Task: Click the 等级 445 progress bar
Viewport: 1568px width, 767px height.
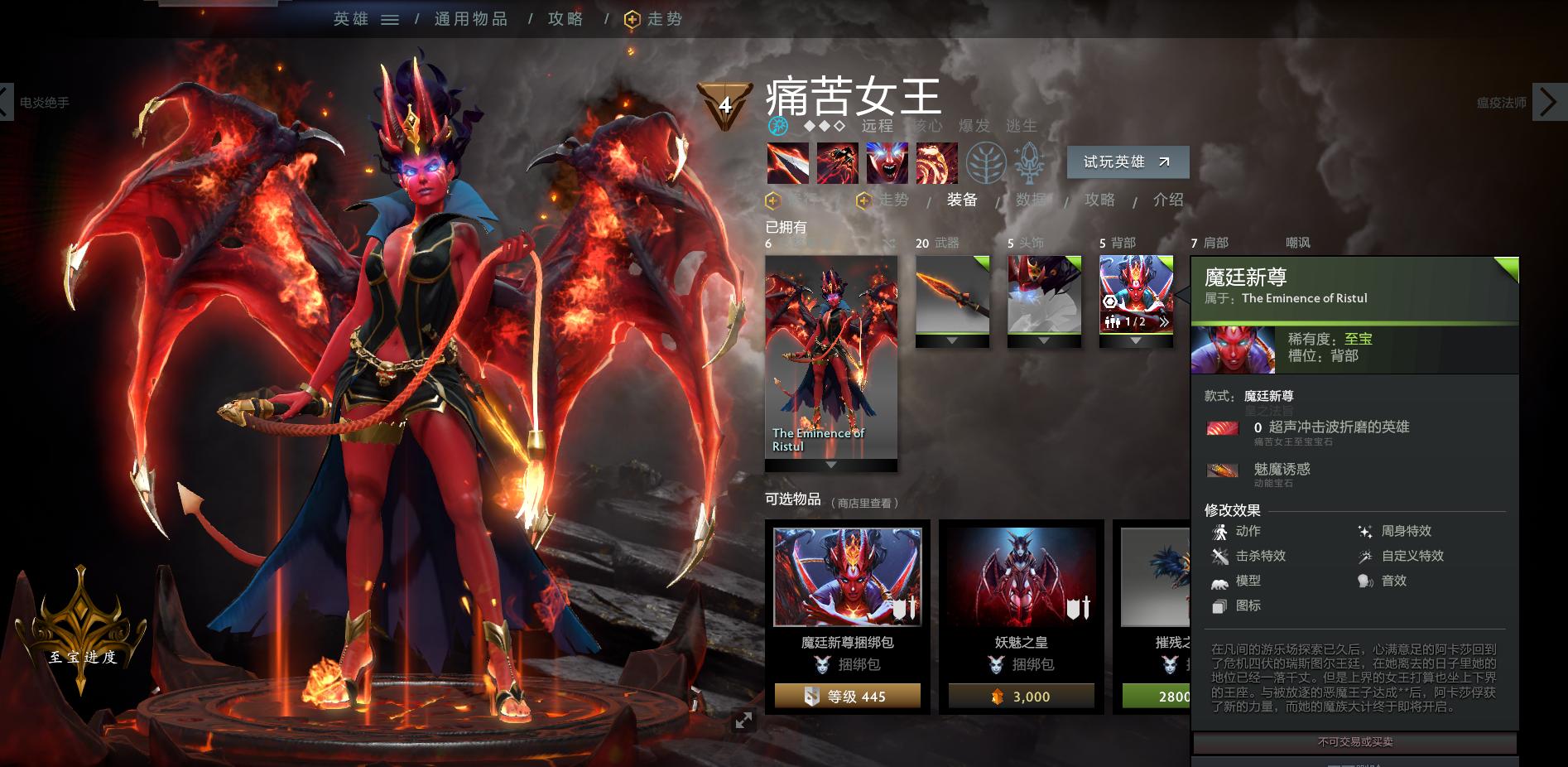Action: point(846,697)
